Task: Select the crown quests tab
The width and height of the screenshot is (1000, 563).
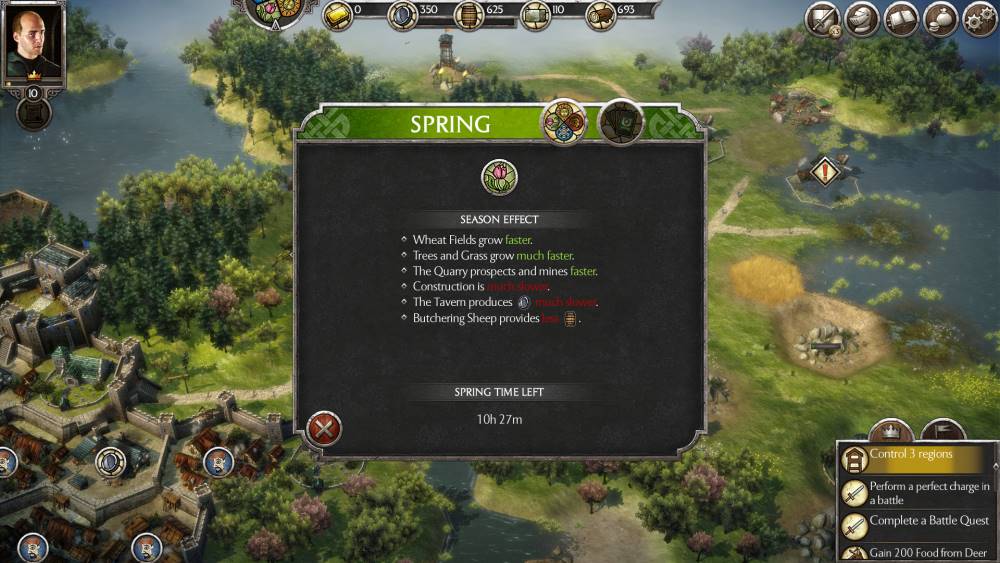Action: click(887, 433)
